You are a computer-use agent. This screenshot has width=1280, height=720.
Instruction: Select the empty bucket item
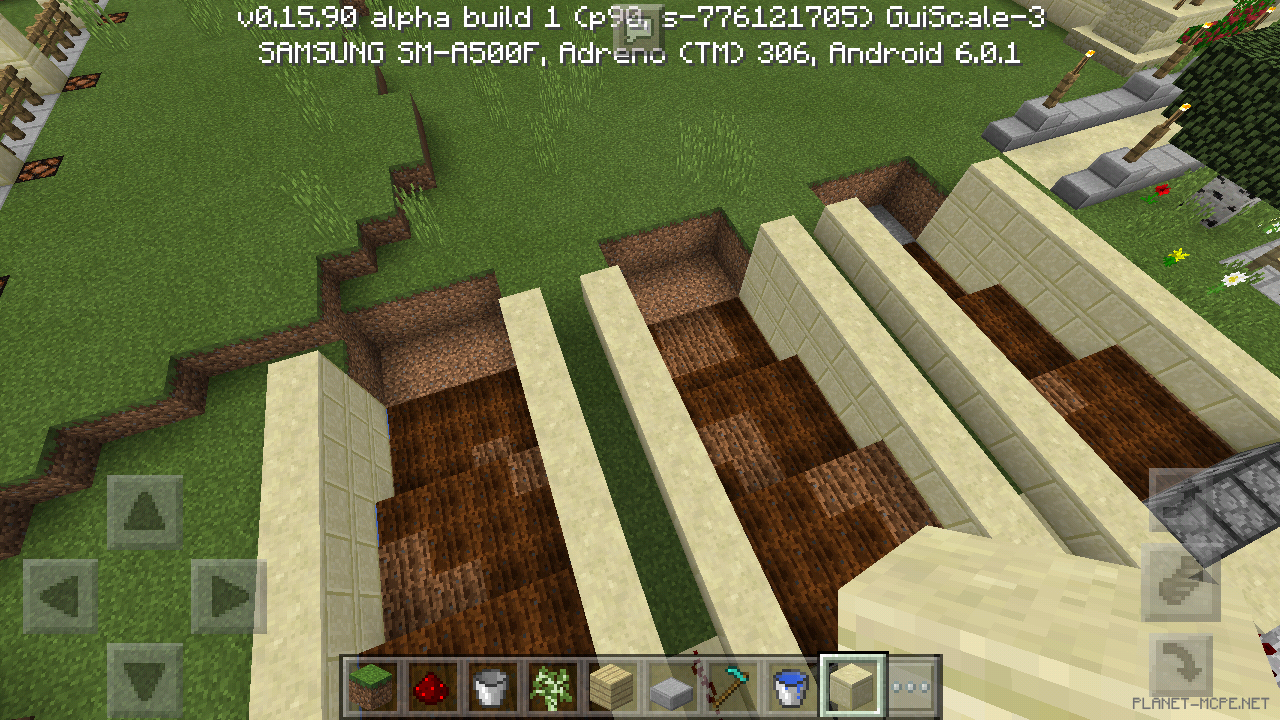point(492,686)
